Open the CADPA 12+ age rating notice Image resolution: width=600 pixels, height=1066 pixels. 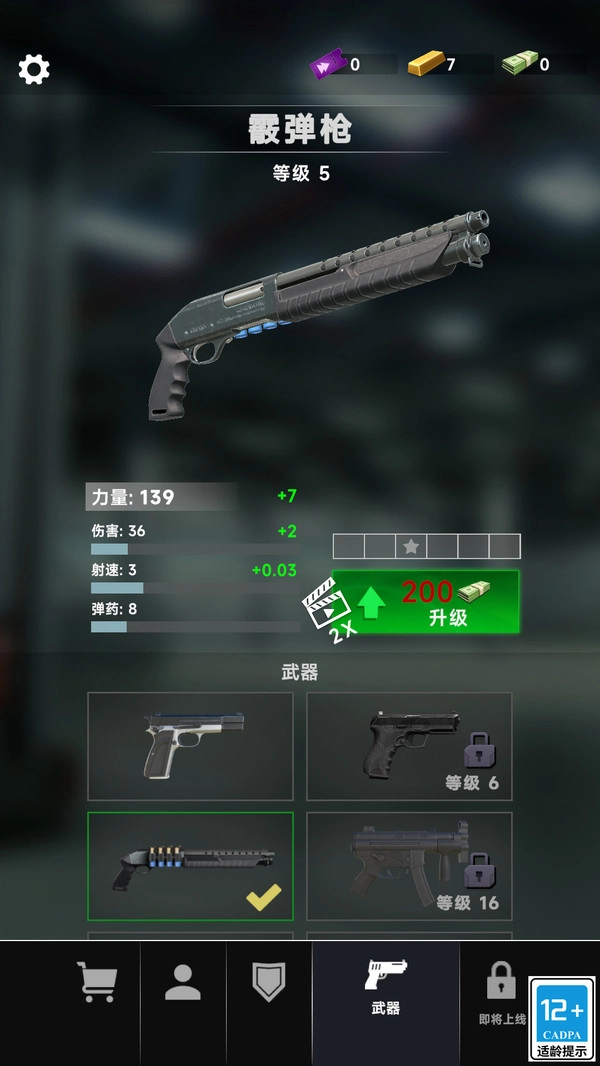[562, 1018]
